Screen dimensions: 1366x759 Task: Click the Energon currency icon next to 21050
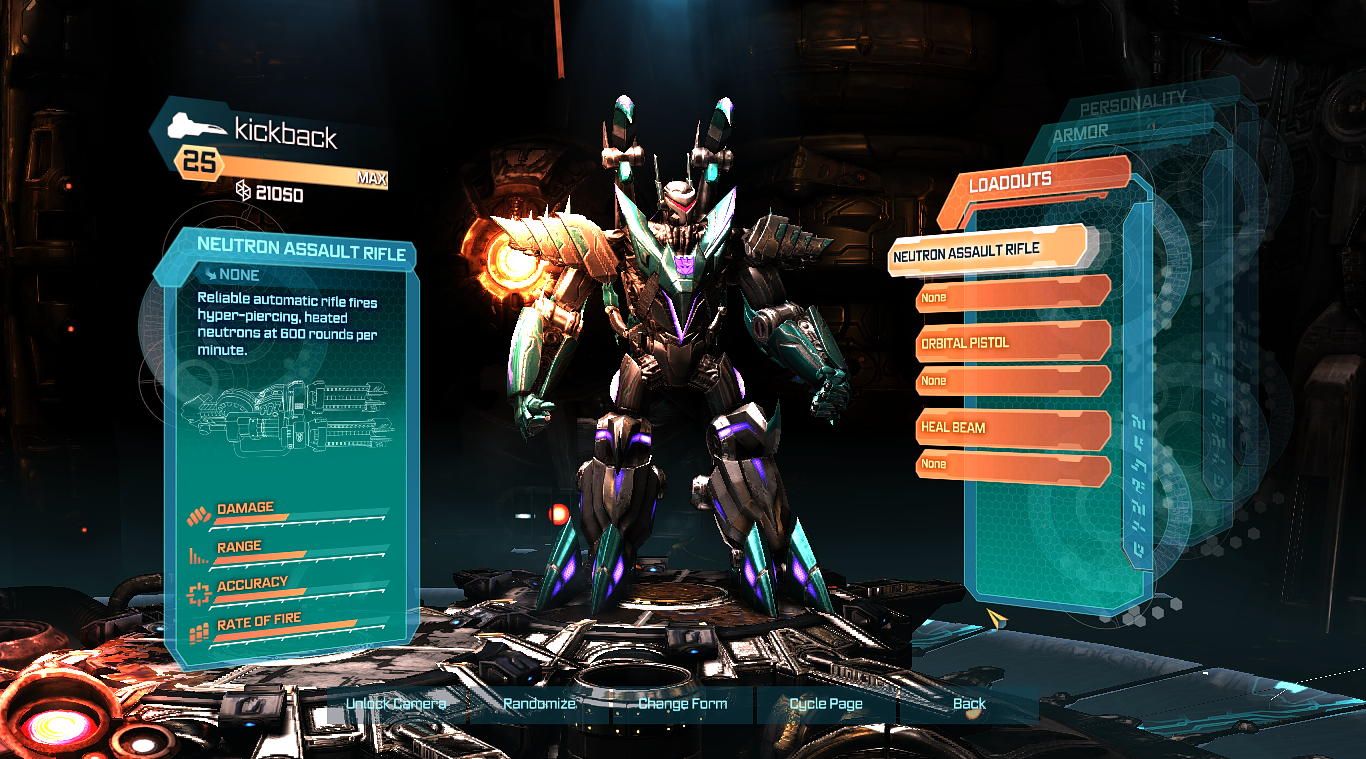point(246,194)
